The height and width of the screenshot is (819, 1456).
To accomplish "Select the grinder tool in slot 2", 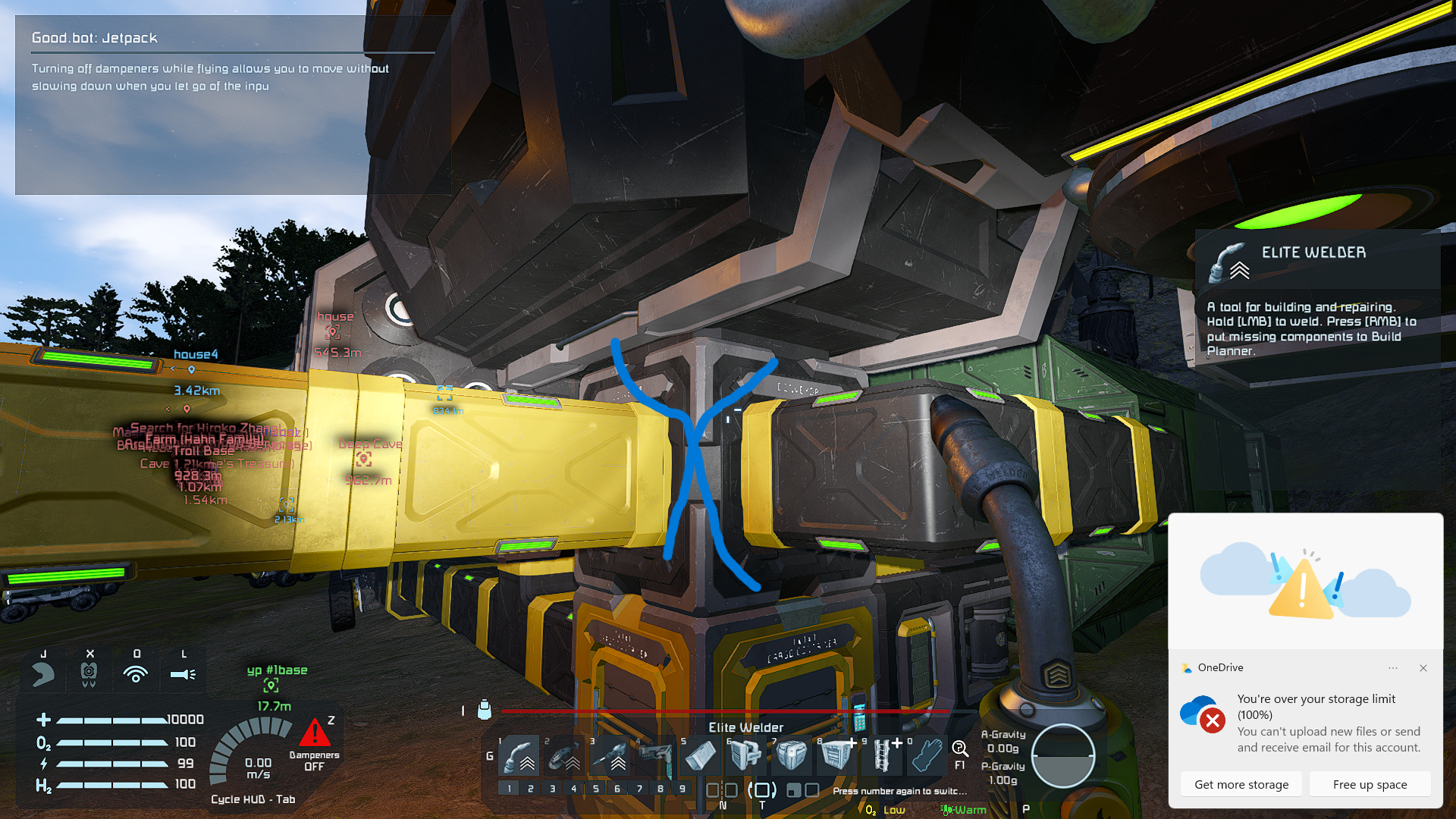I will point(565,755).
